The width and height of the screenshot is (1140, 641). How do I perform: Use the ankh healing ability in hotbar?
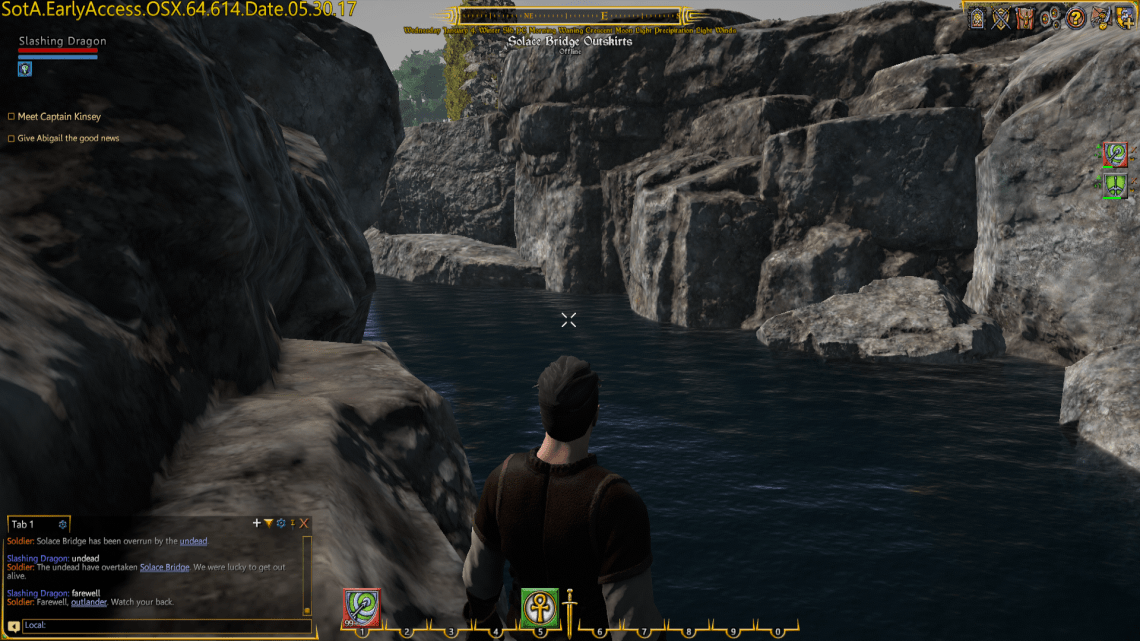539,606
